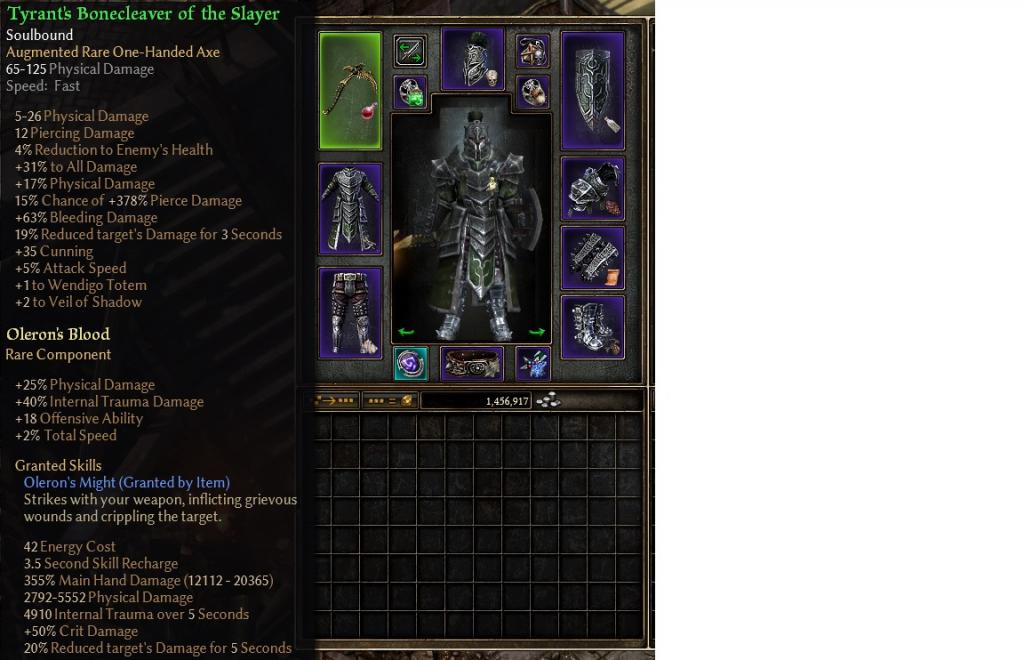This screenshot has height=660, width=1024.
Task: Select the purple swirl relic slot
Action: [x=410, y=364]
